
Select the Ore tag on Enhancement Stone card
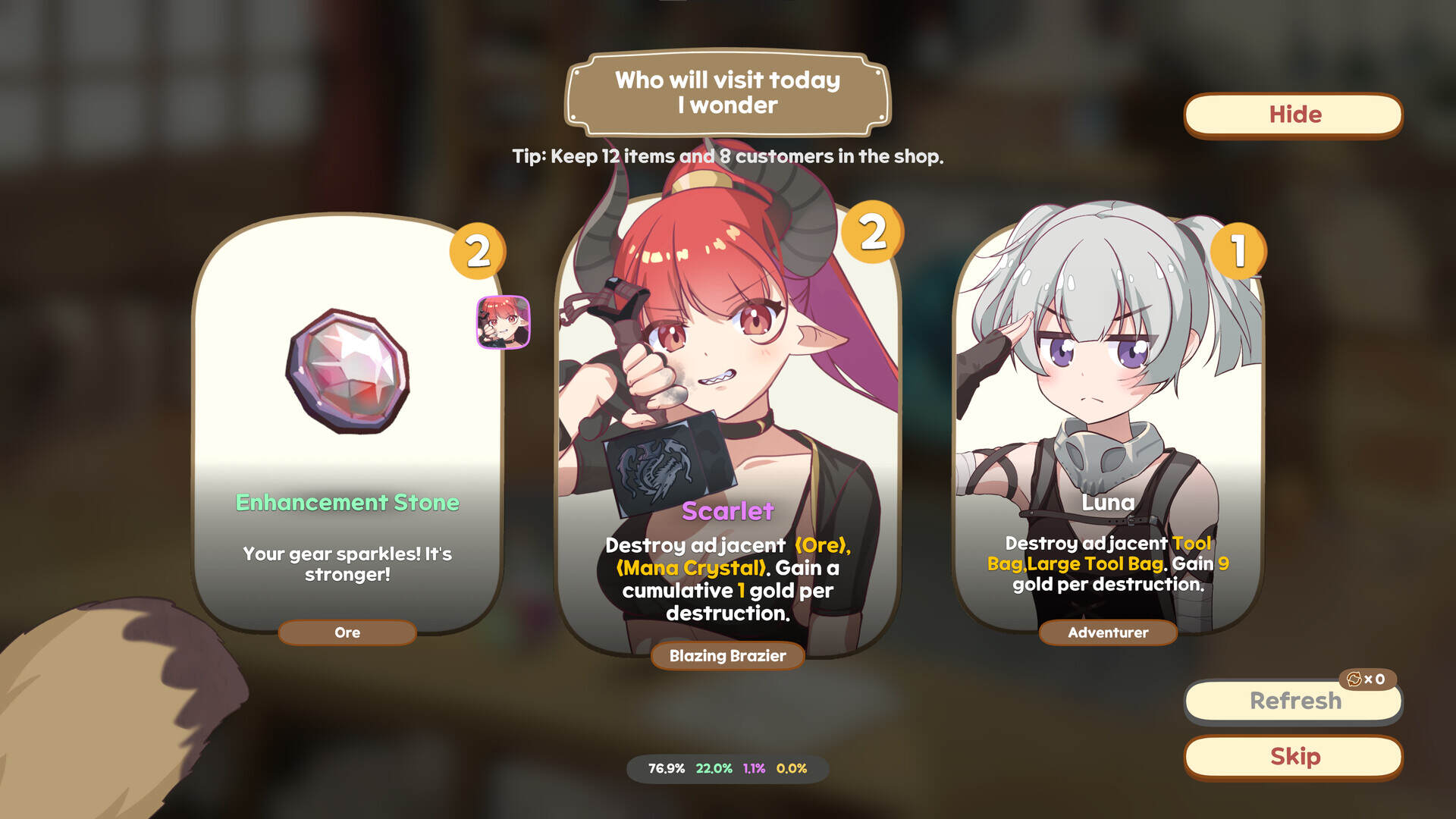[347, 632]
